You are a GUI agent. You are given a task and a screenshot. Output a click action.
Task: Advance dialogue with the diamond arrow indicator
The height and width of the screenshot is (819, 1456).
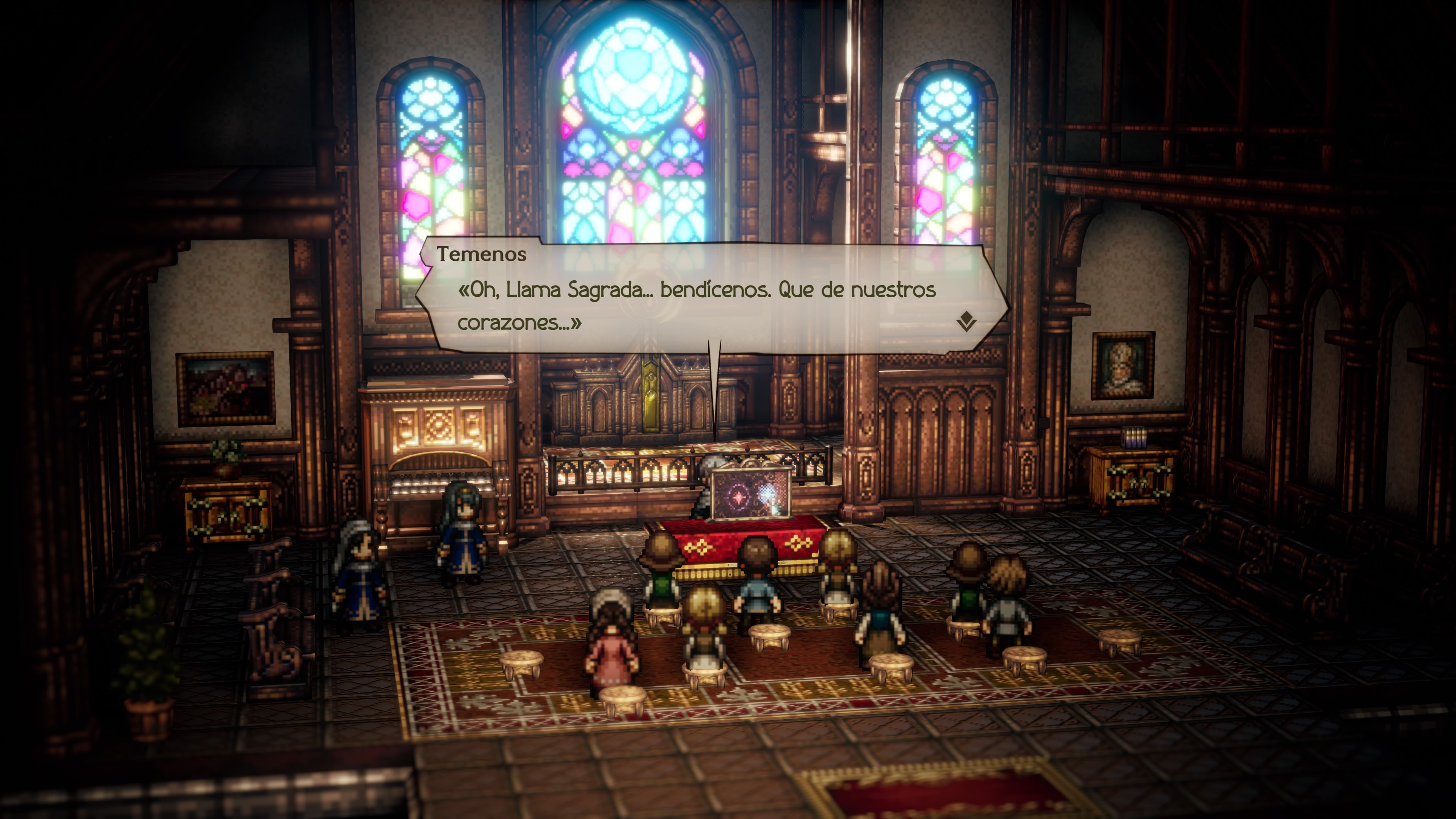(966, 321)
